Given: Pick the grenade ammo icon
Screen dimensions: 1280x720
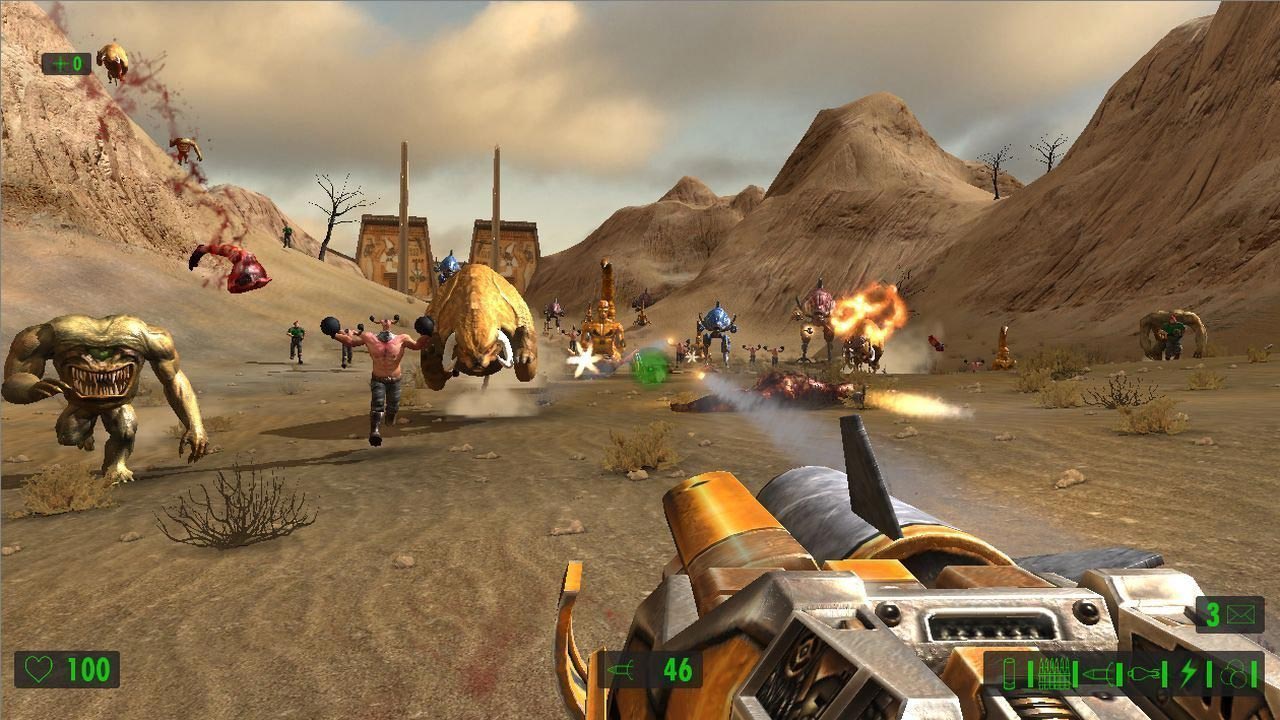Looking at the screenshot, I should coord(1142,672).
